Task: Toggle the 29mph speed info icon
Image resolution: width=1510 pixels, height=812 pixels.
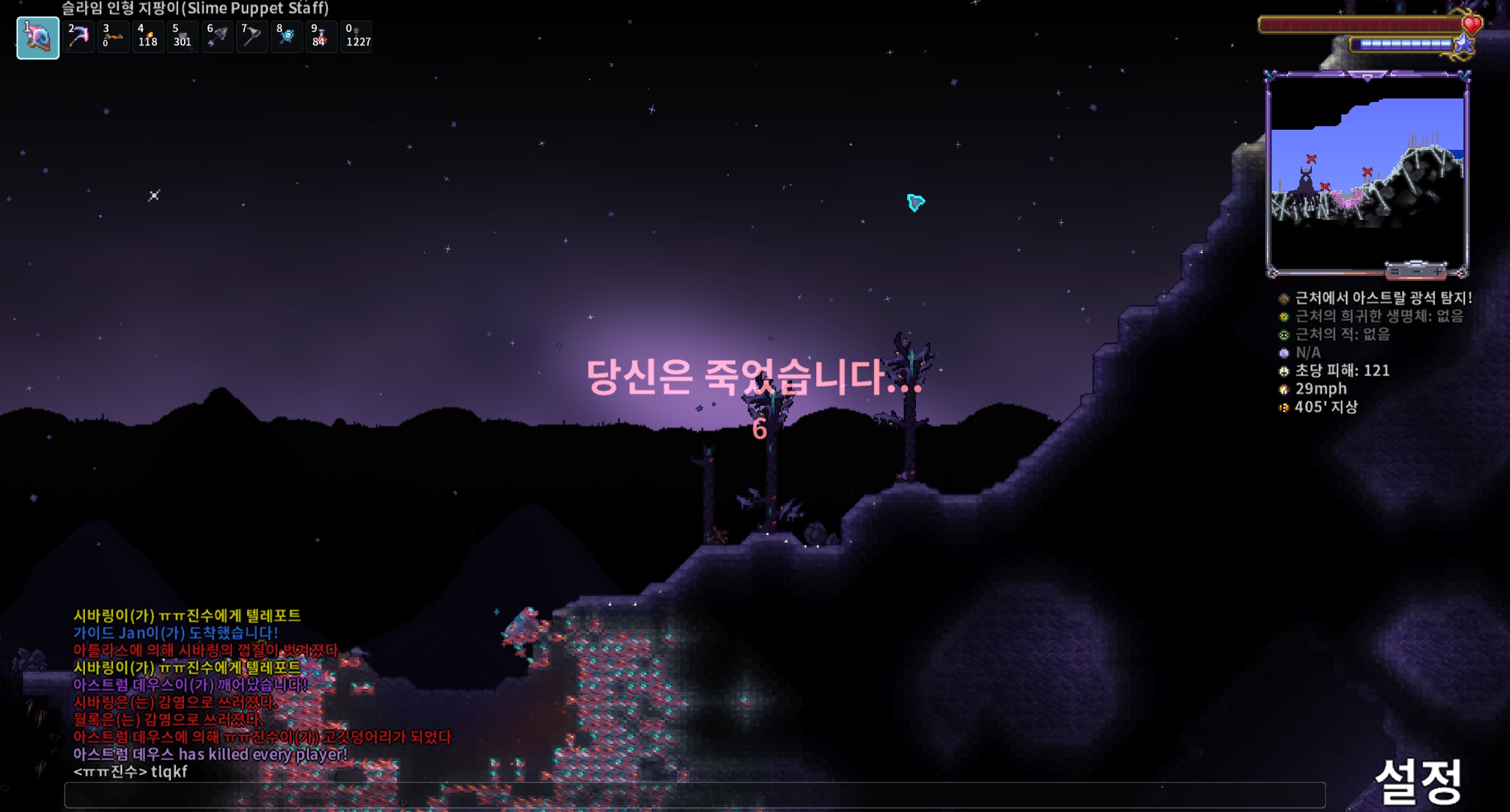Action: coord(1283,389)
